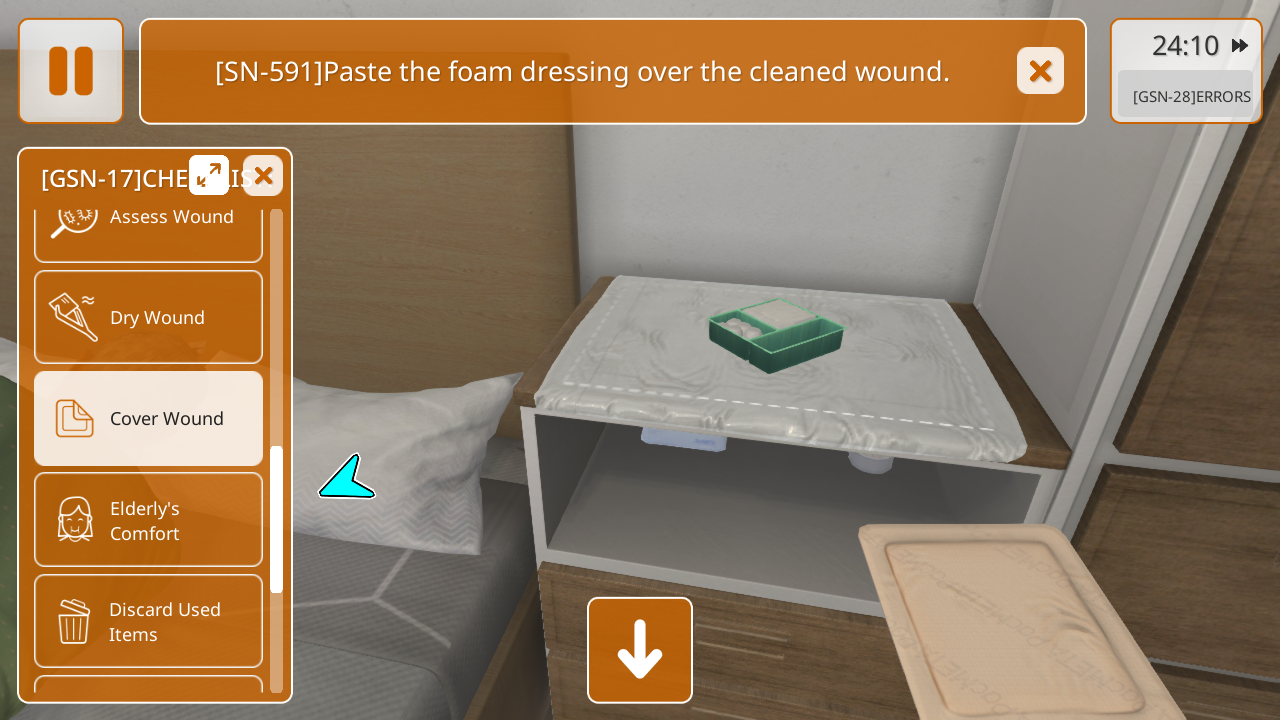Open the Cover Wound checklist step
The image size is (1280, 720).
pos(149,418)
